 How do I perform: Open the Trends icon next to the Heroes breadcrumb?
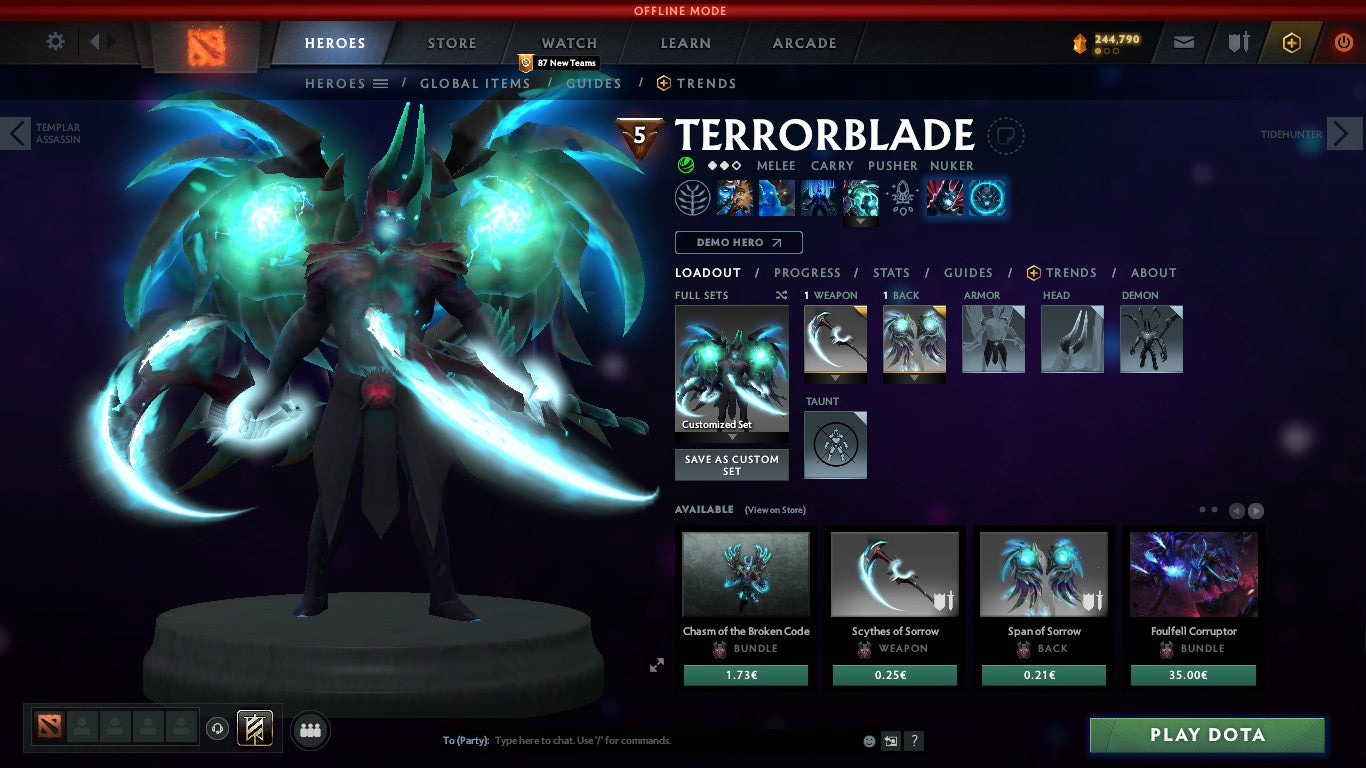click(x=663, y=84)
